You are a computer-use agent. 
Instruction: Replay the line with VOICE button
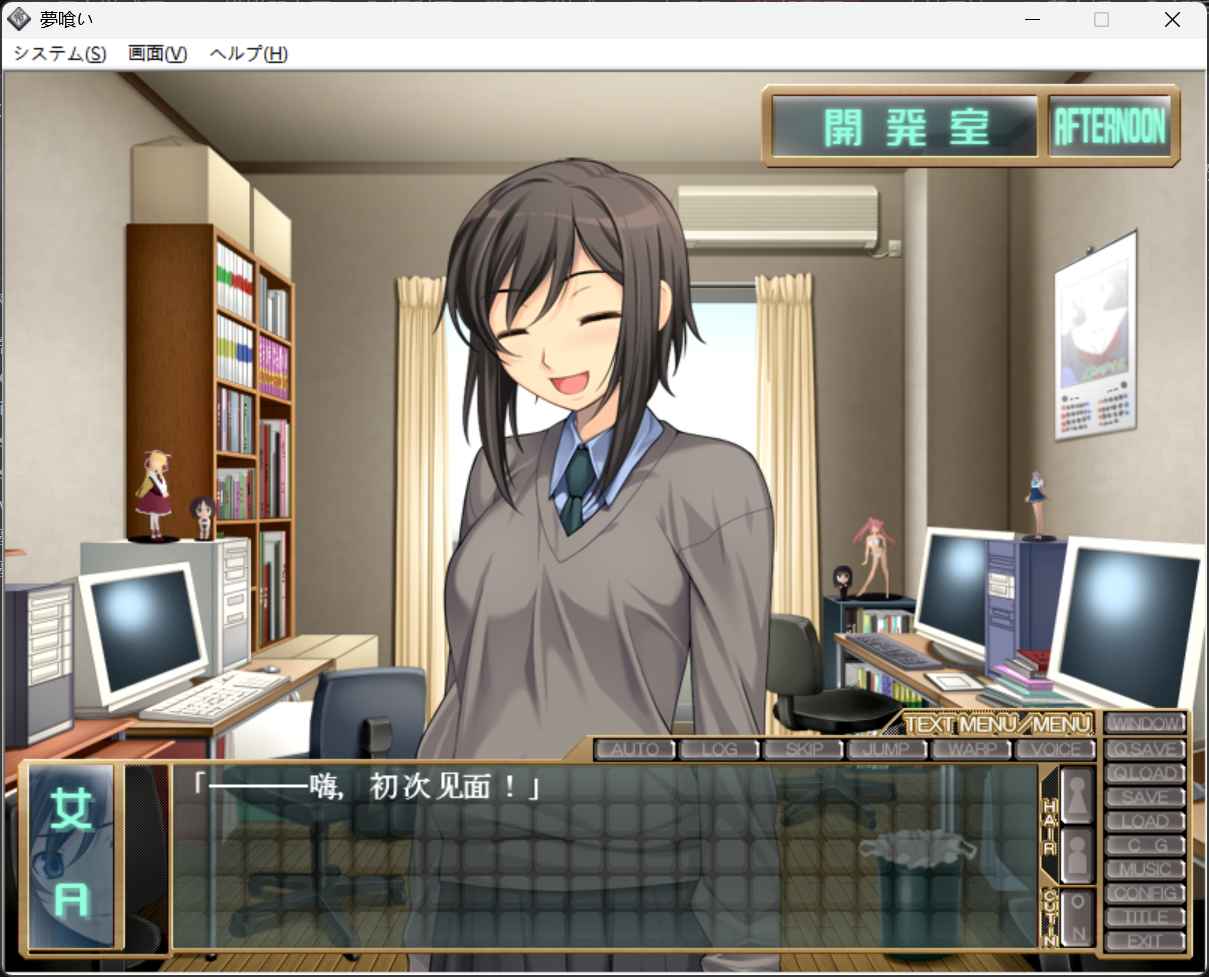(x=1055, y=749)
